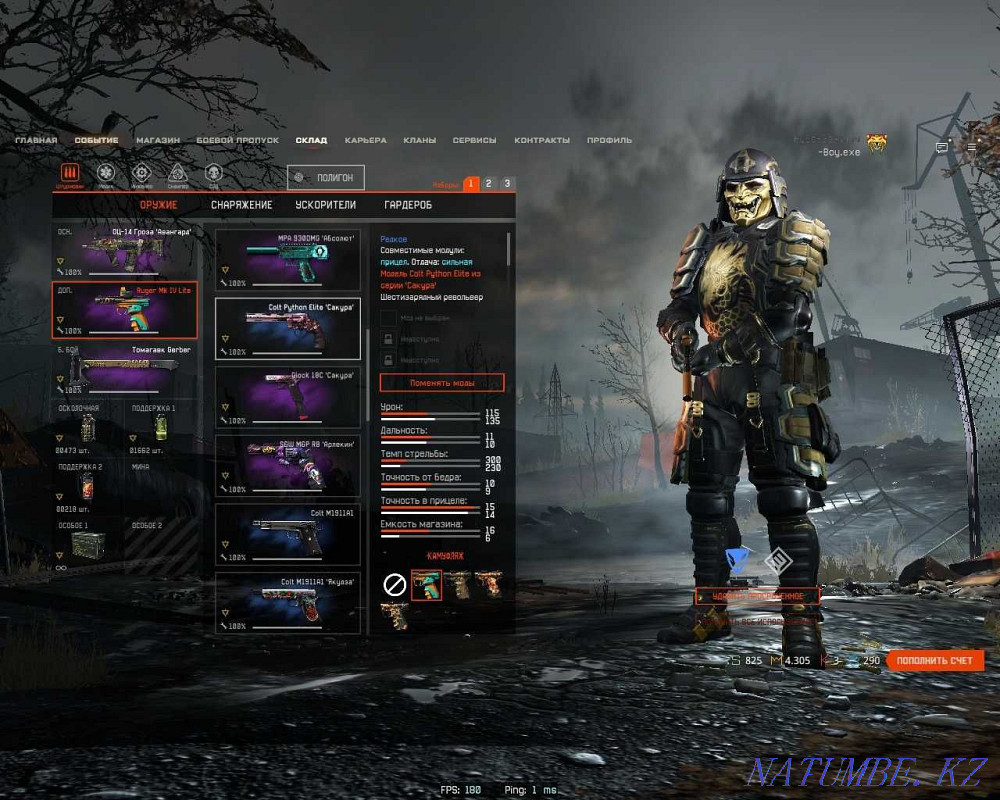The image size is (1000, 800).
Task: Enter the ПОЛИГОН shooting range
Action: (x=326, y=177)
